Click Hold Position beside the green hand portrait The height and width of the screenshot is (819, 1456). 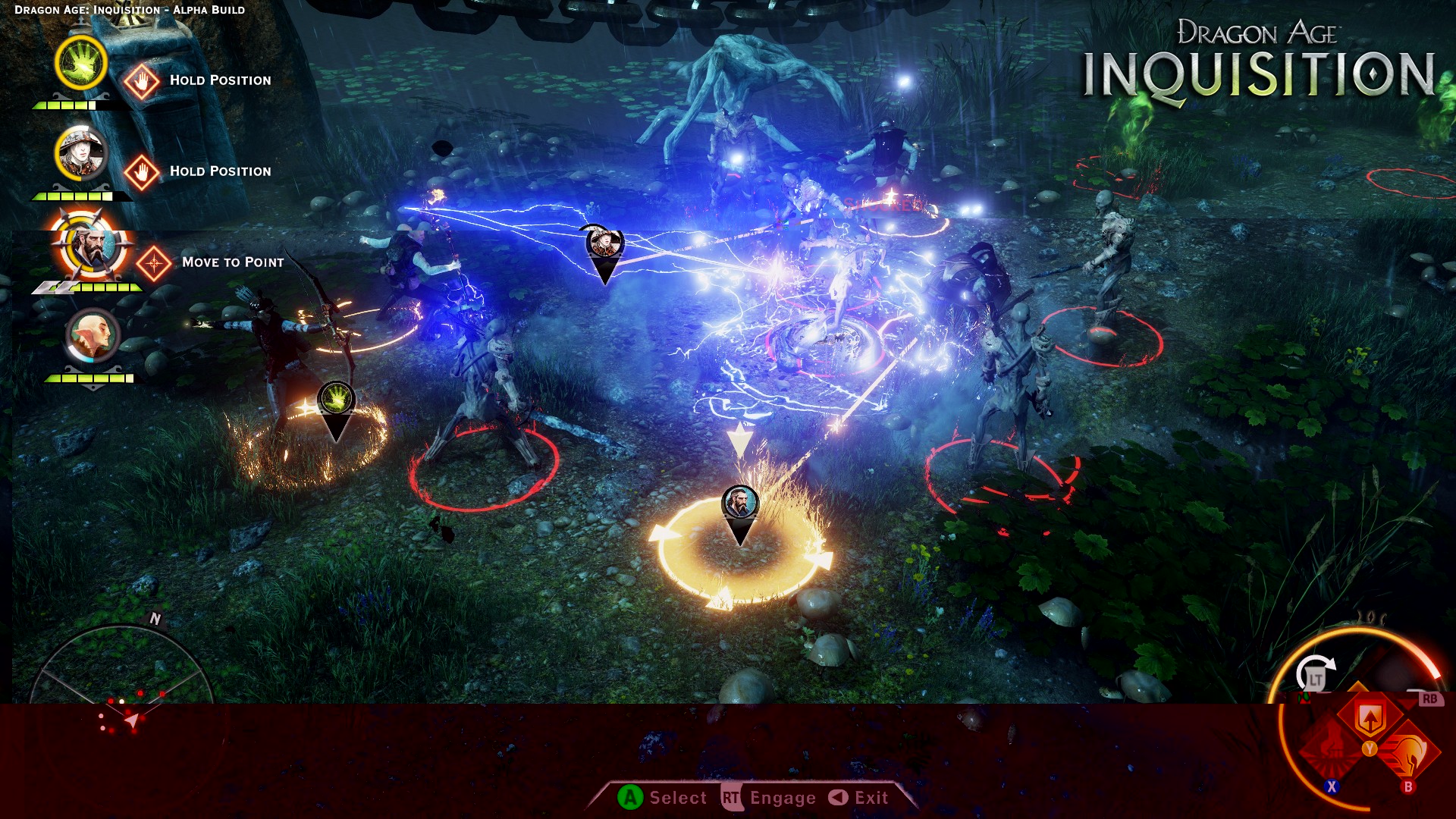point(142,81)
